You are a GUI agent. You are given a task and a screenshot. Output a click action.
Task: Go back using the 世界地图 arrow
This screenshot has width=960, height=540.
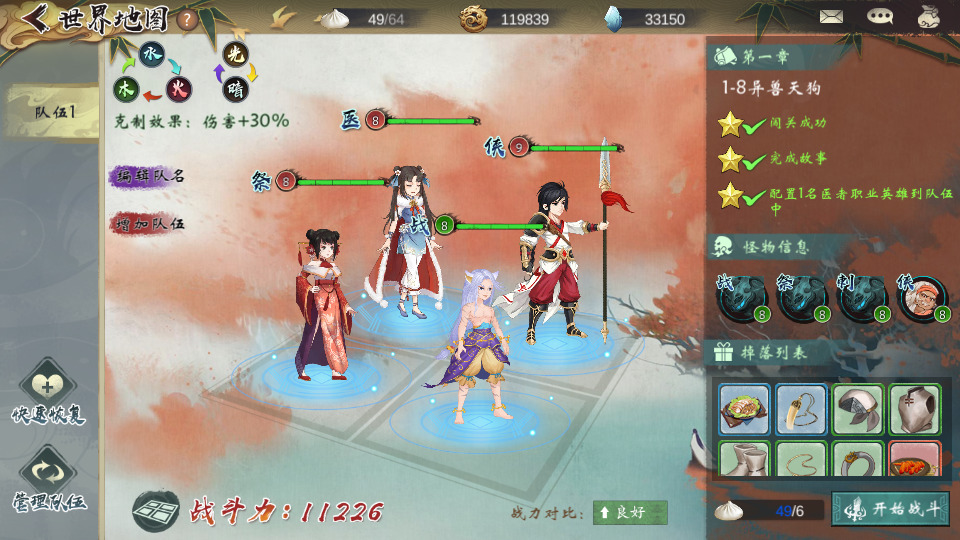pyautogui.click(x=36, y=18)
